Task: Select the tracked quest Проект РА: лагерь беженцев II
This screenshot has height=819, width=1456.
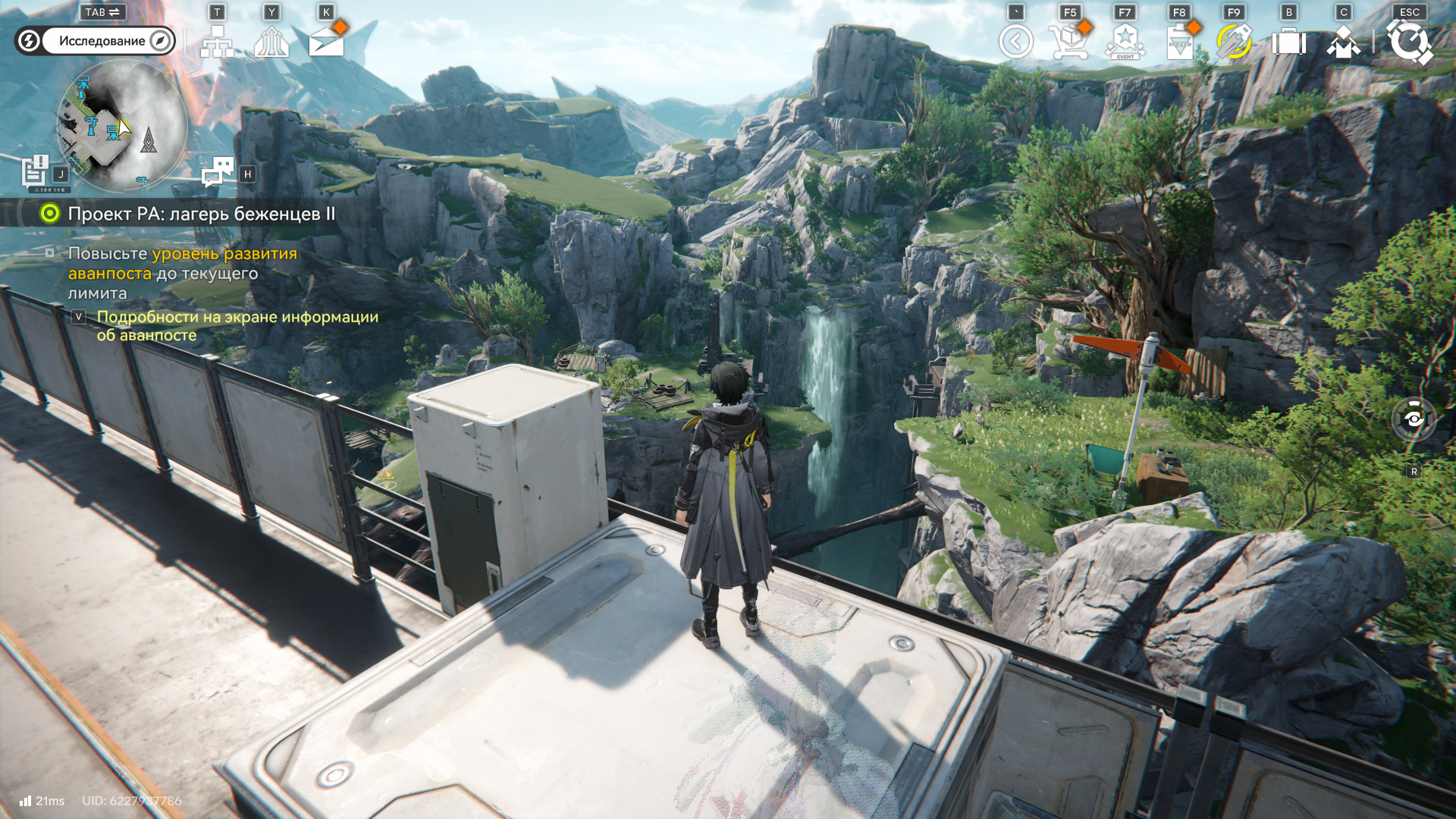Action: tap(201, 214)
